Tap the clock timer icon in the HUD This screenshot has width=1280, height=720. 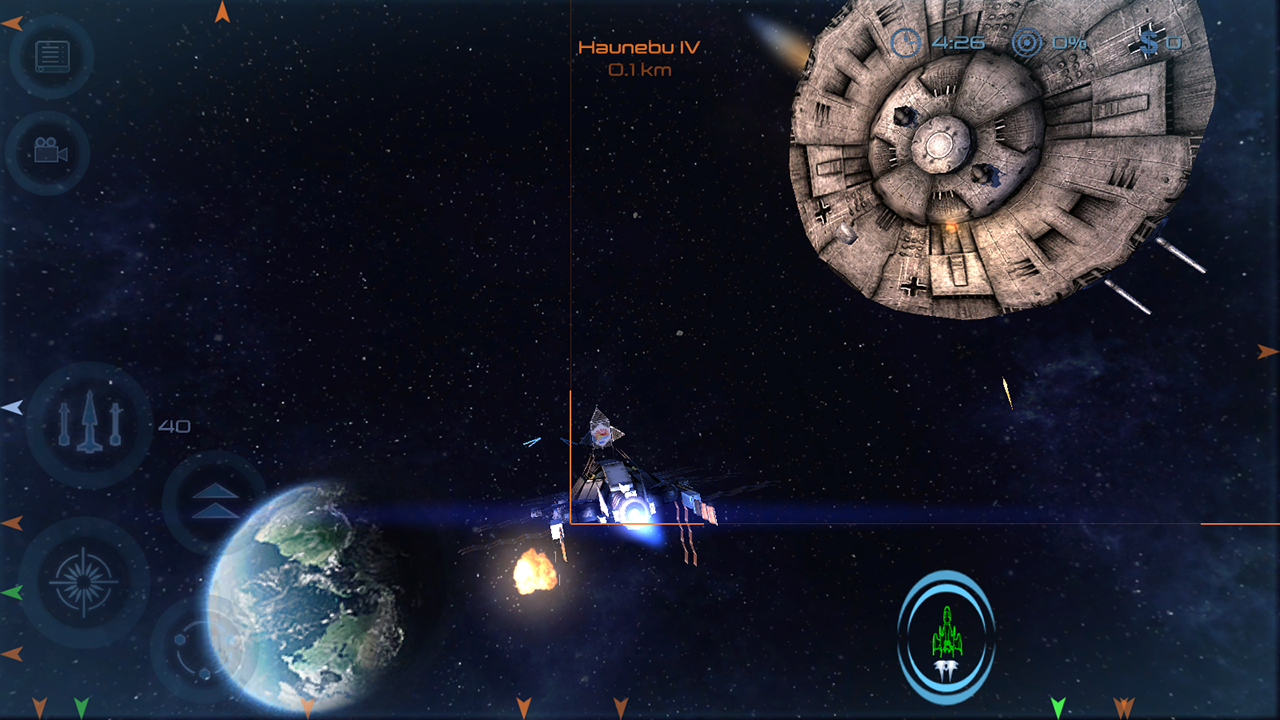point(905,42)
